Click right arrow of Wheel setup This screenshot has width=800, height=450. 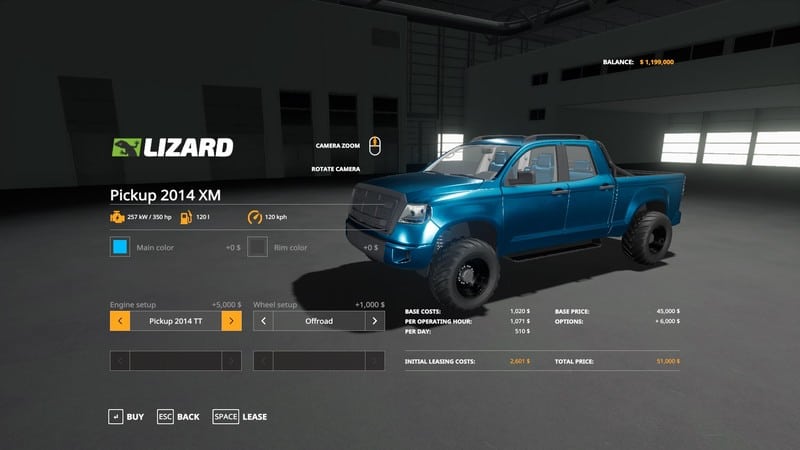375,321
